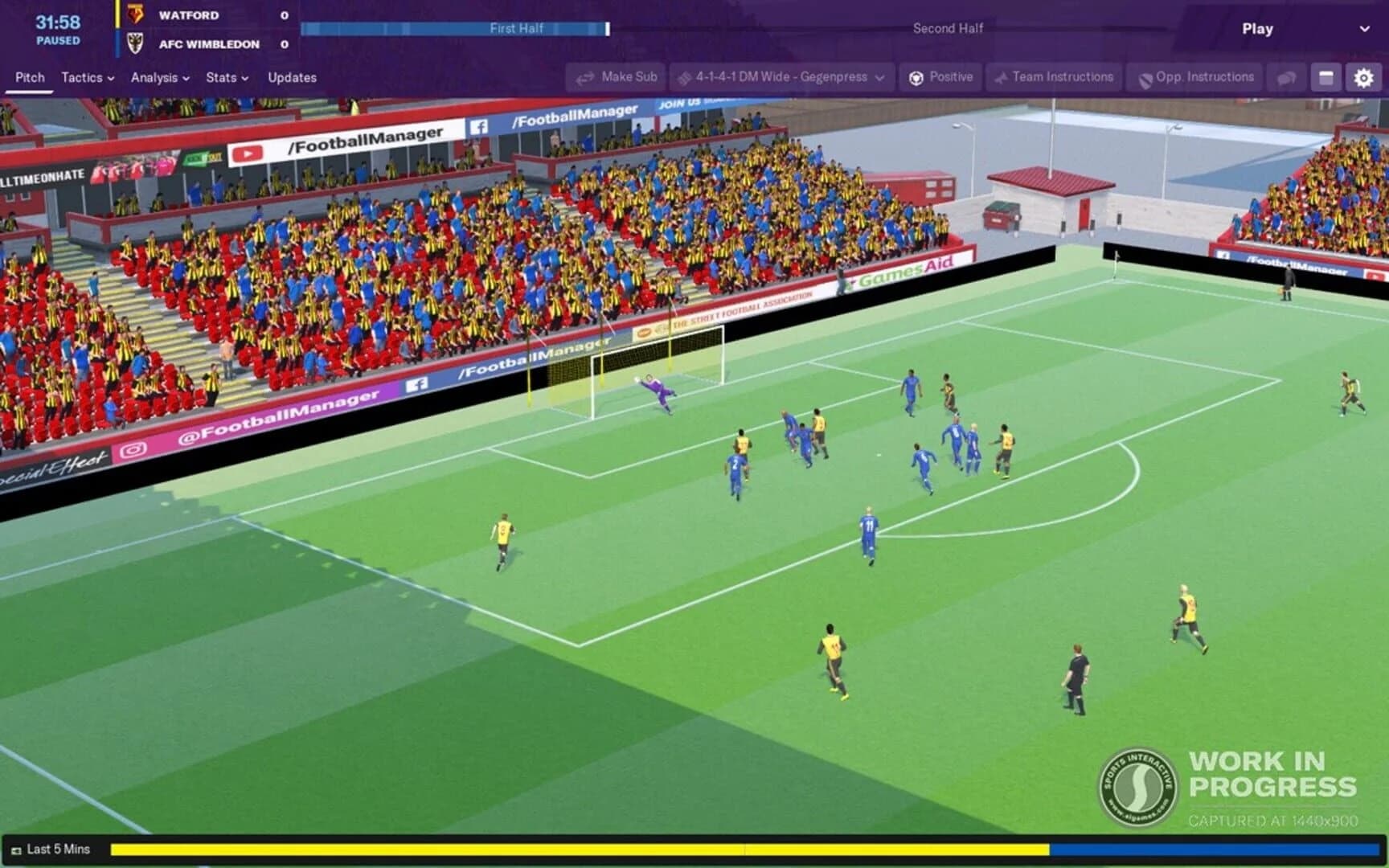
Task: Open the match chat bubble icon
Action: (x=1285, y=77)
